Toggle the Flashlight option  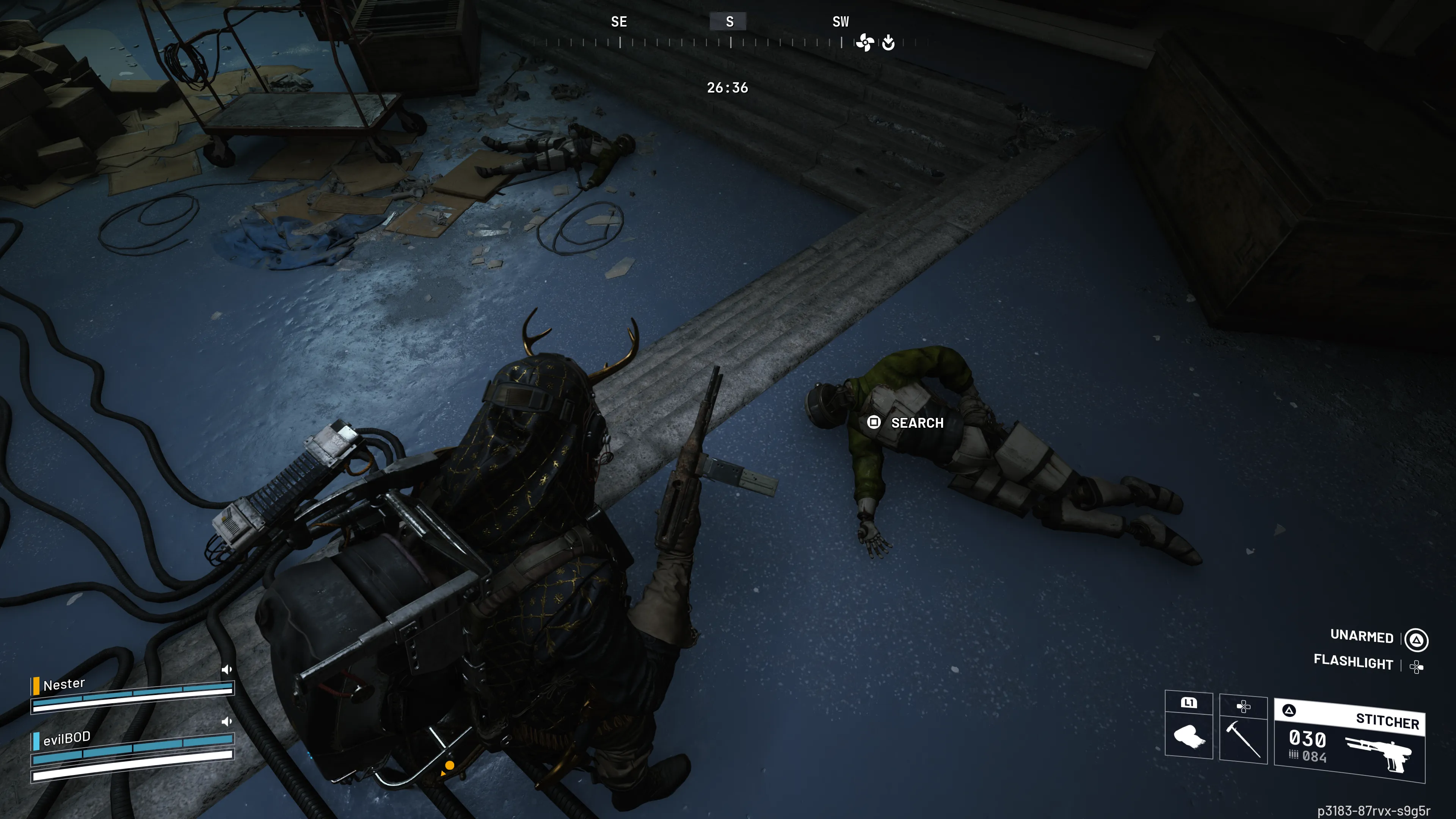1353,662
